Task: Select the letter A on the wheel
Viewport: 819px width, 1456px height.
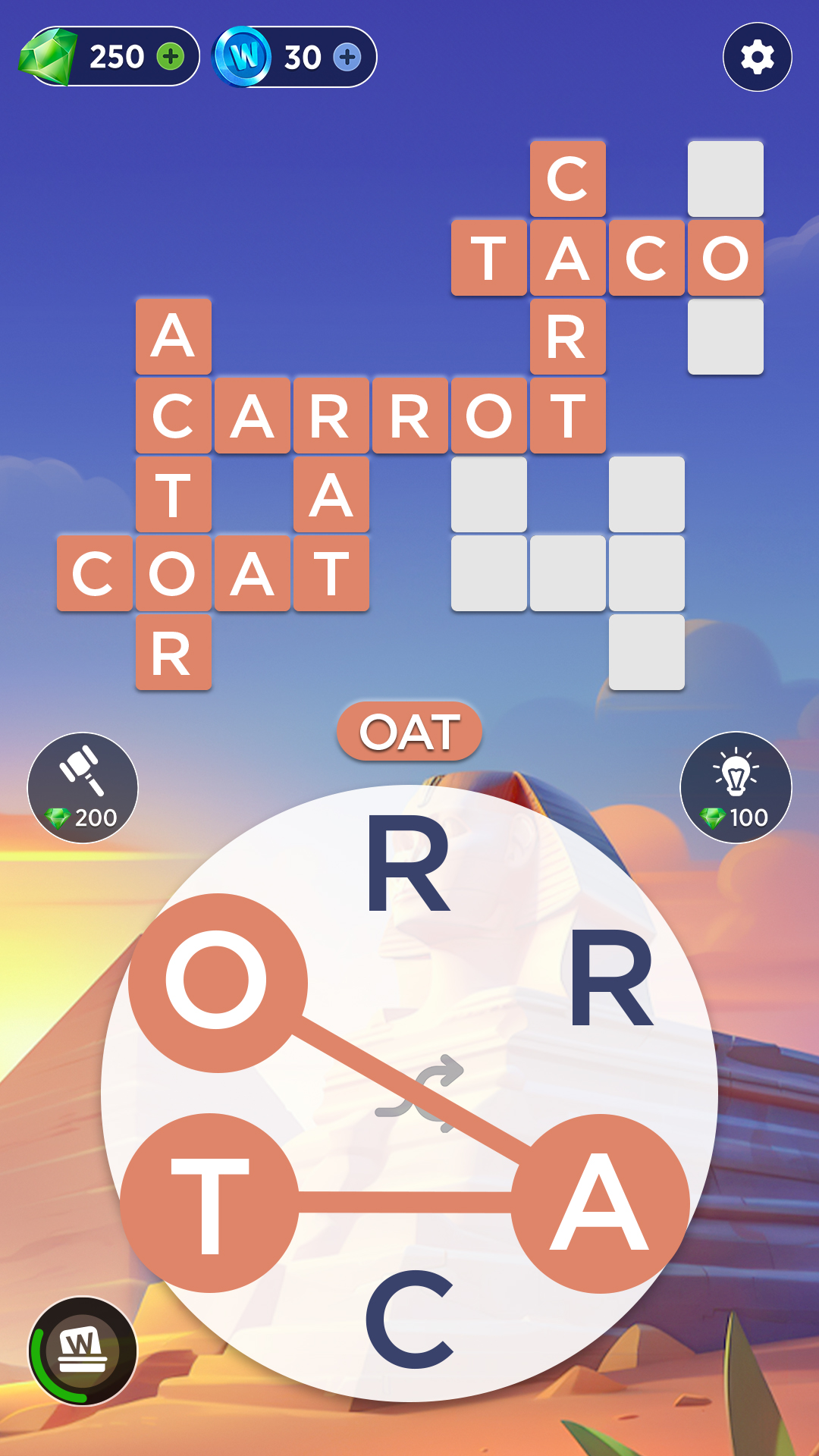Action: pos(600,1203)
